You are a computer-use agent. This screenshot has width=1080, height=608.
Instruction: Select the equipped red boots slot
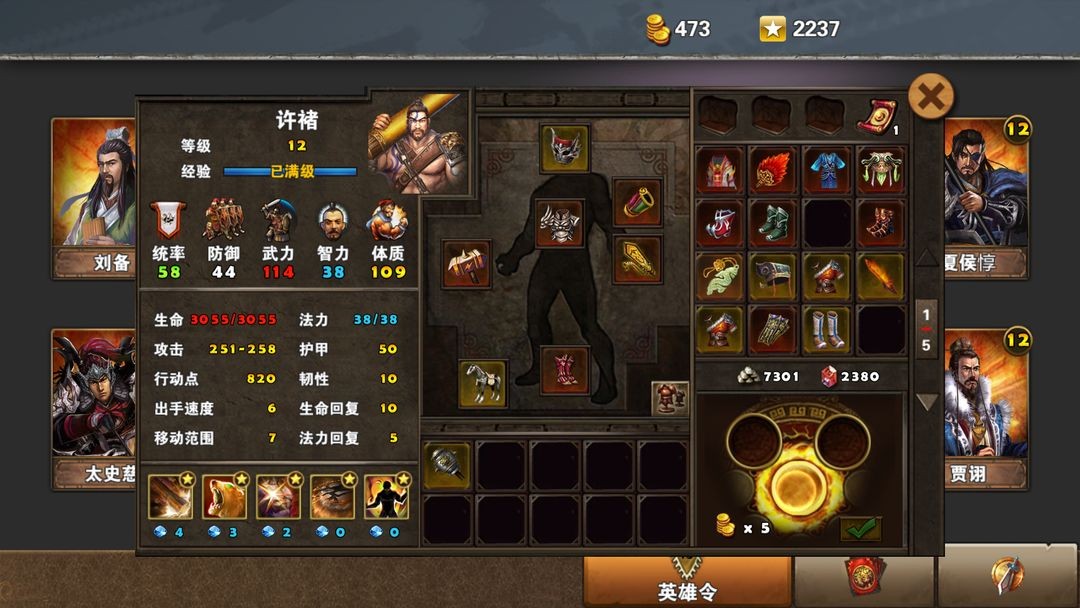(x=565, y=370)
